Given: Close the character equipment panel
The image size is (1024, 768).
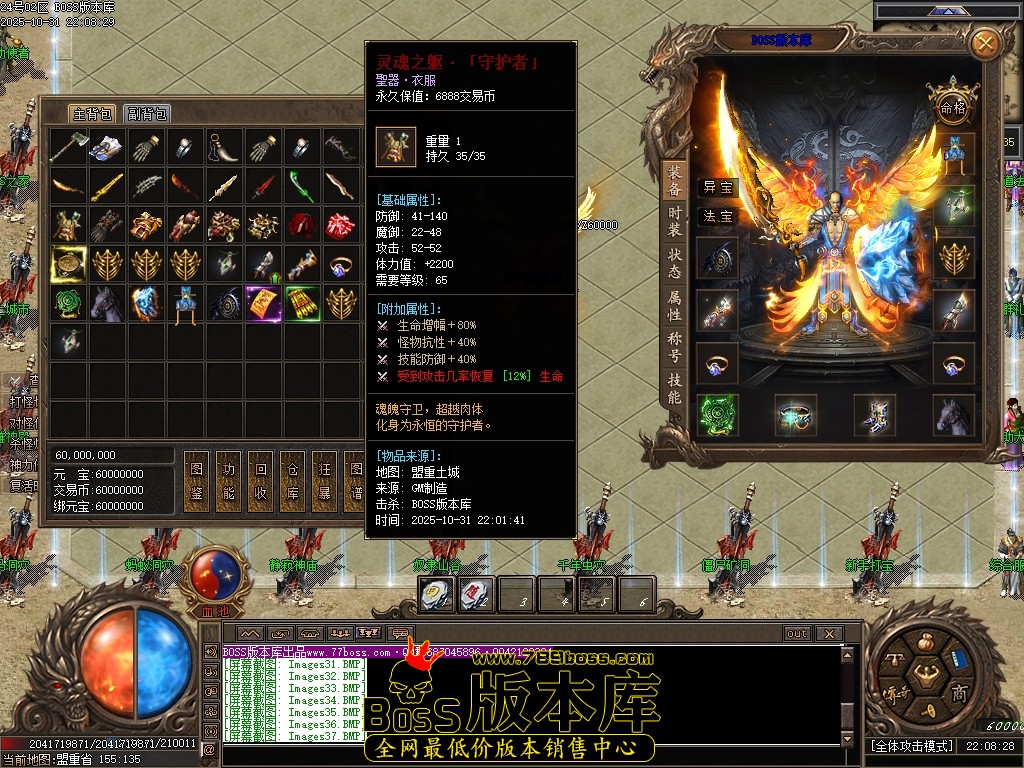Looking at the screenshot, I should coord(985,43).
